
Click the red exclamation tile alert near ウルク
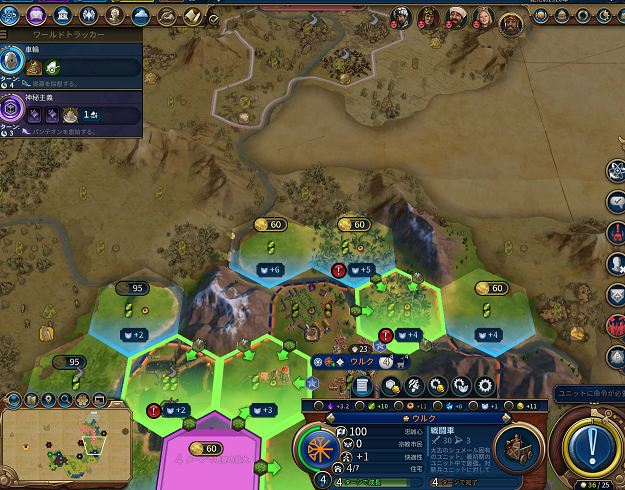coord(386,335)
